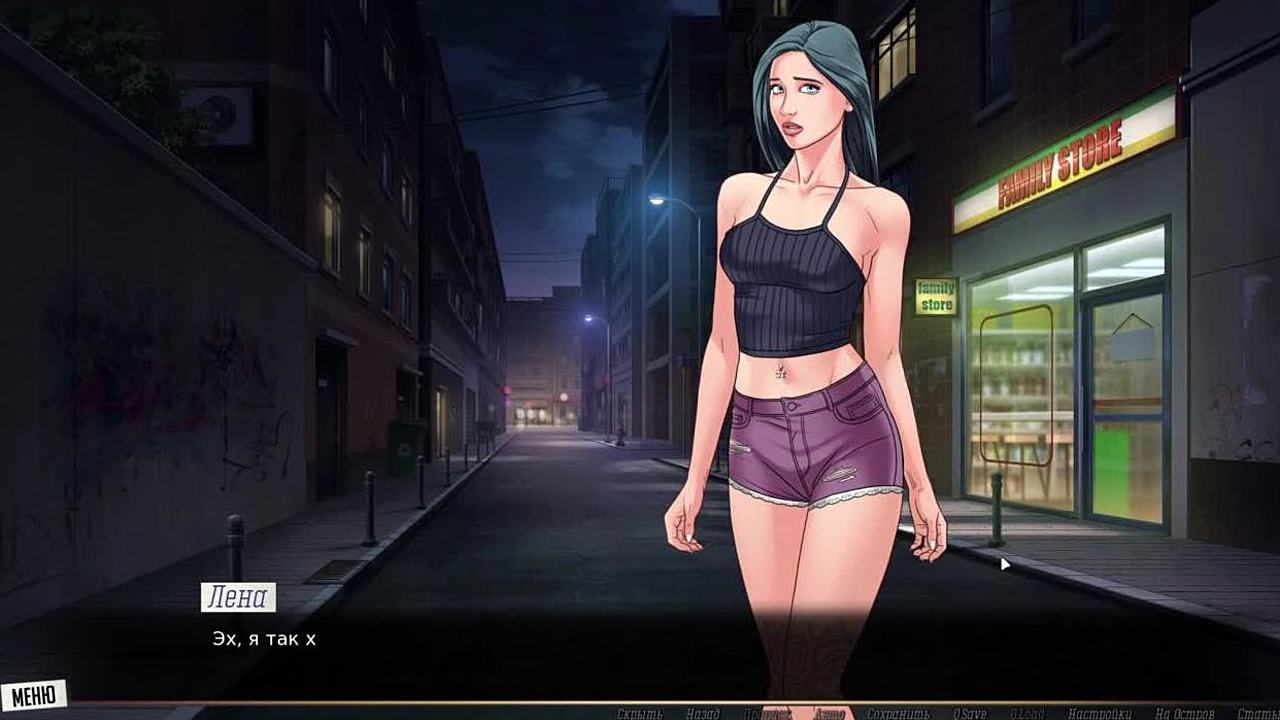Image resolution: width=1280 pixels, height=720 pixels.
Task: Hide the dialogue box with Скрыть
Action: point(640,713)
